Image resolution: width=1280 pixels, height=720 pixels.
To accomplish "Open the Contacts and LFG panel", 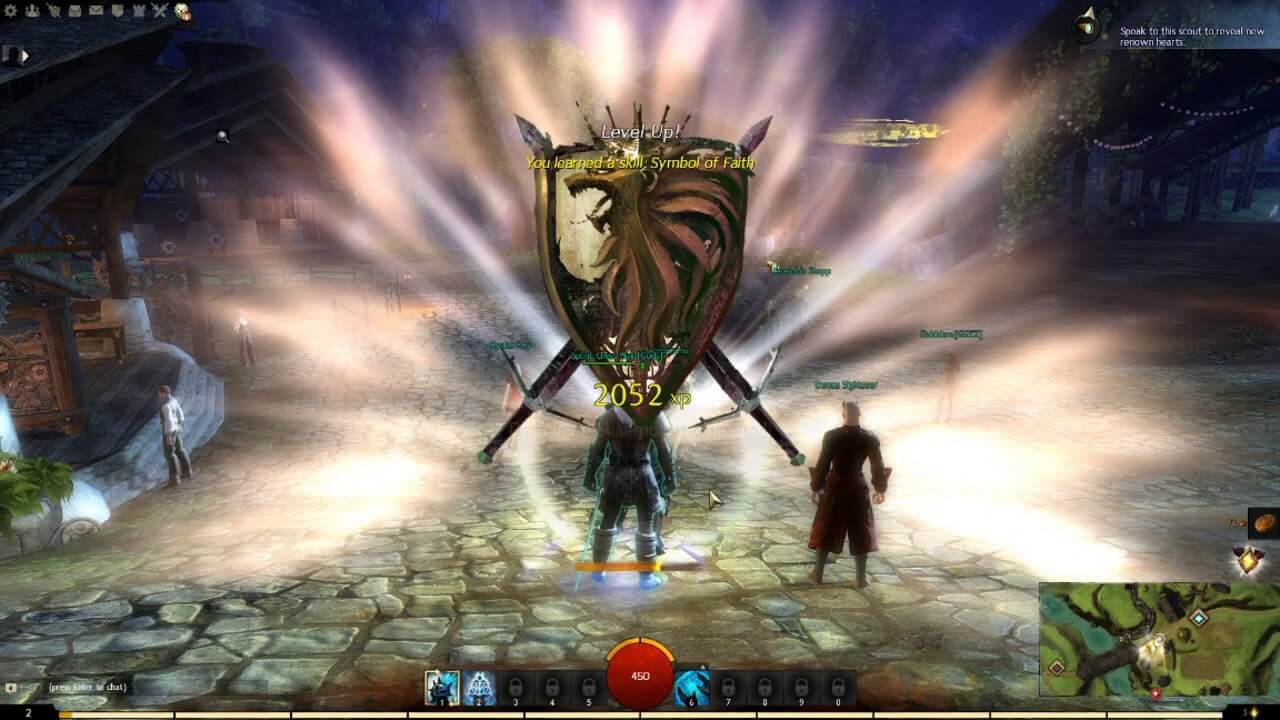I will [31, 10].
